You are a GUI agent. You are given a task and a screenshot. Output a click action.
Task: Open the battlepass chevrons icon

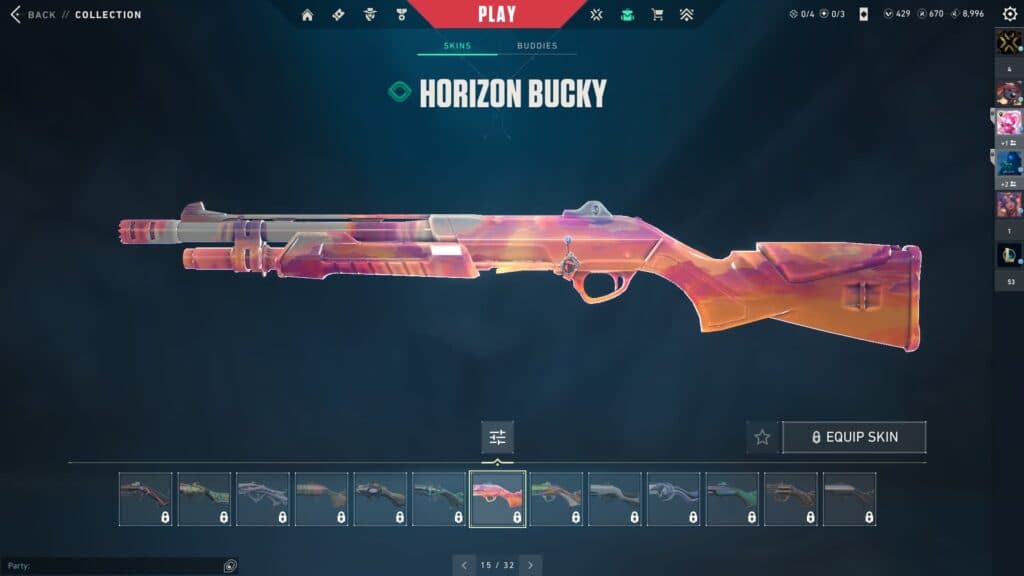(x=686, y=15)
